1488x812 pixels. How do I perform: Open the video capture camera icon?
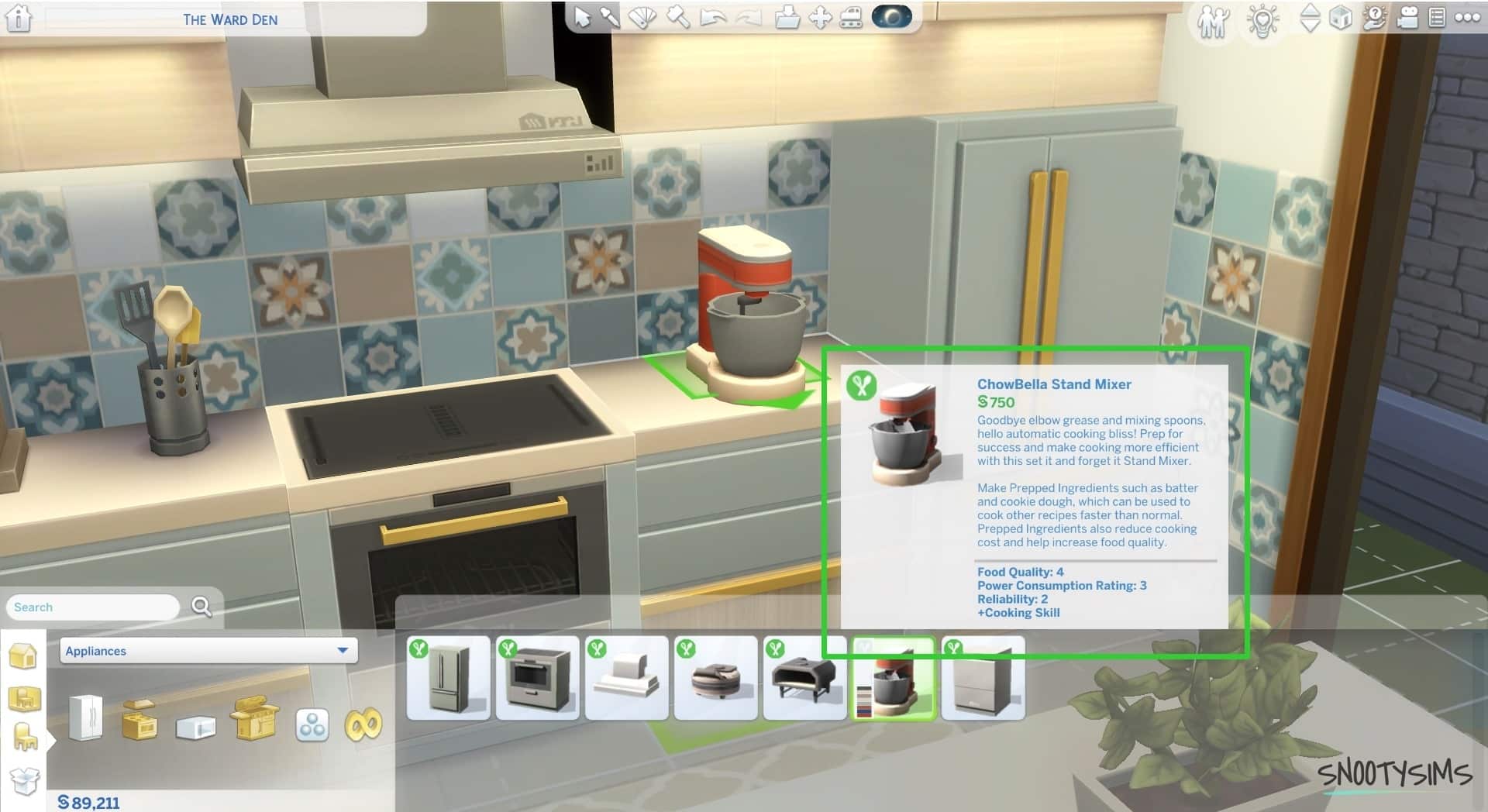(1408, 19)
